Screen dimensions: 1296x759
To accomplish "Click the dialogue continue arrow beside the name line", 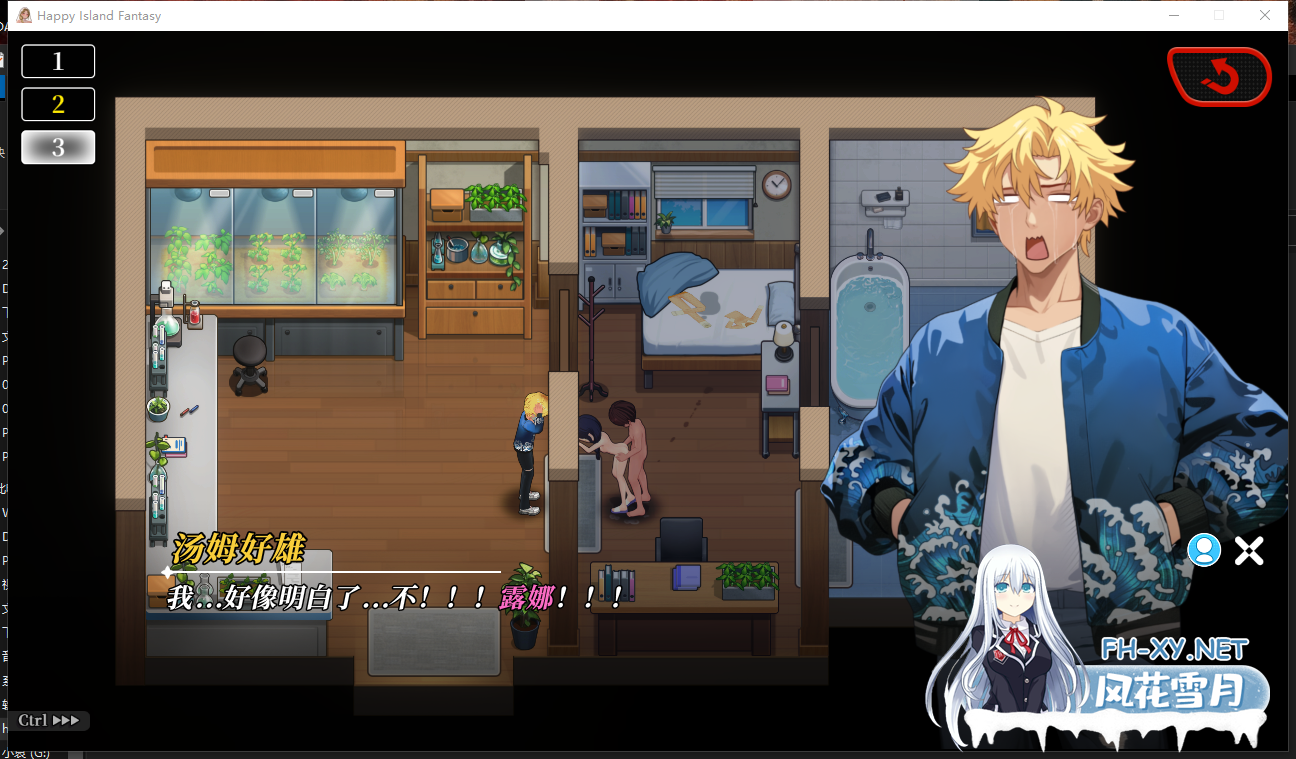I will 165,570.
